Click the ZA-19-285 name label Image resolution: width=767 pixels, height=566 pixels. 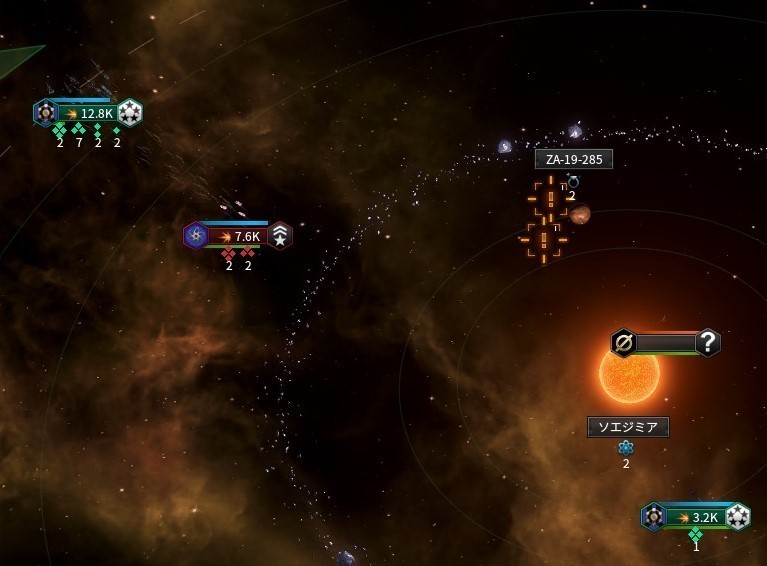573,159
